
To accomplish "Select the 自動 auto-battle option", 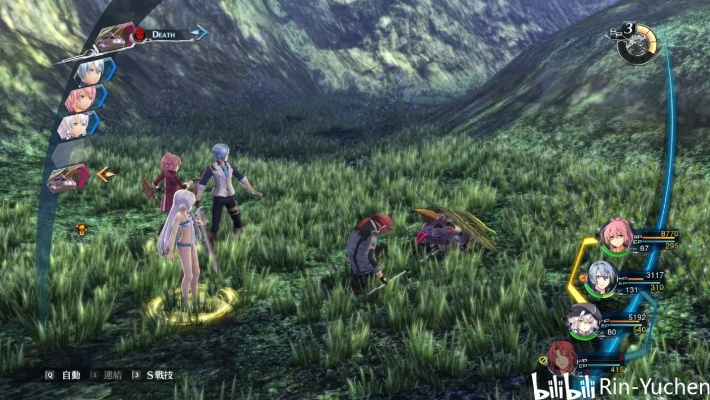I will (65, 375).
